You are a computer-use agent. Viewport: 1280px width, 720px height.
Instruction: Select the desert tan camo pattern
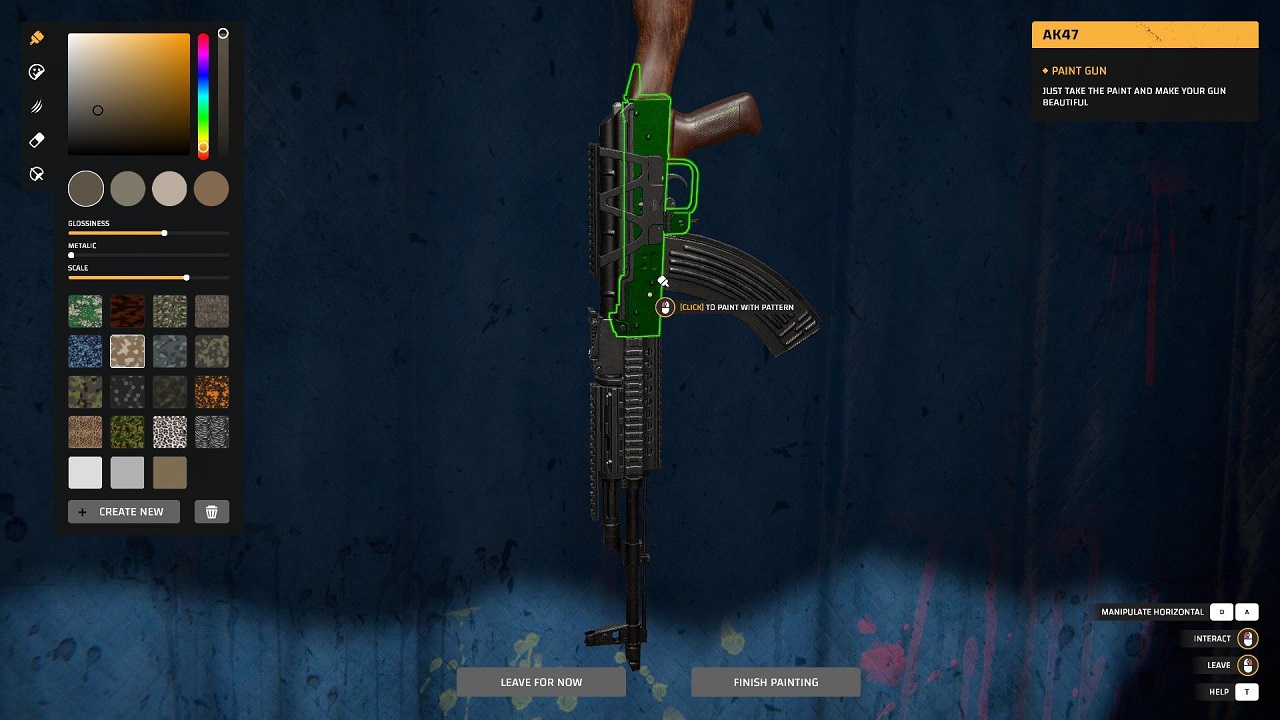coord(127,351)
